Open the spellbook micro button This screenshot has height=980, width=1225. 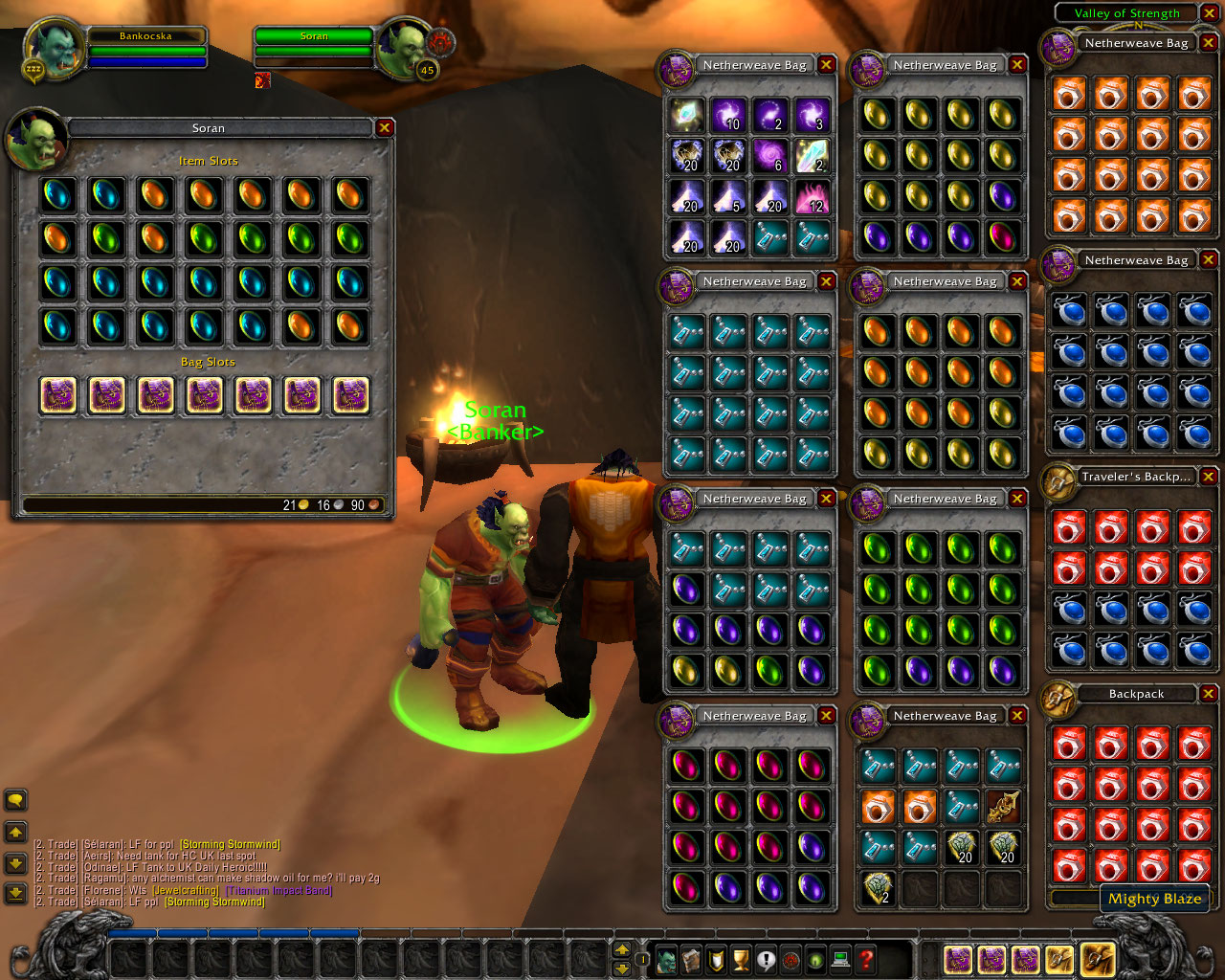tap(692, 959)
